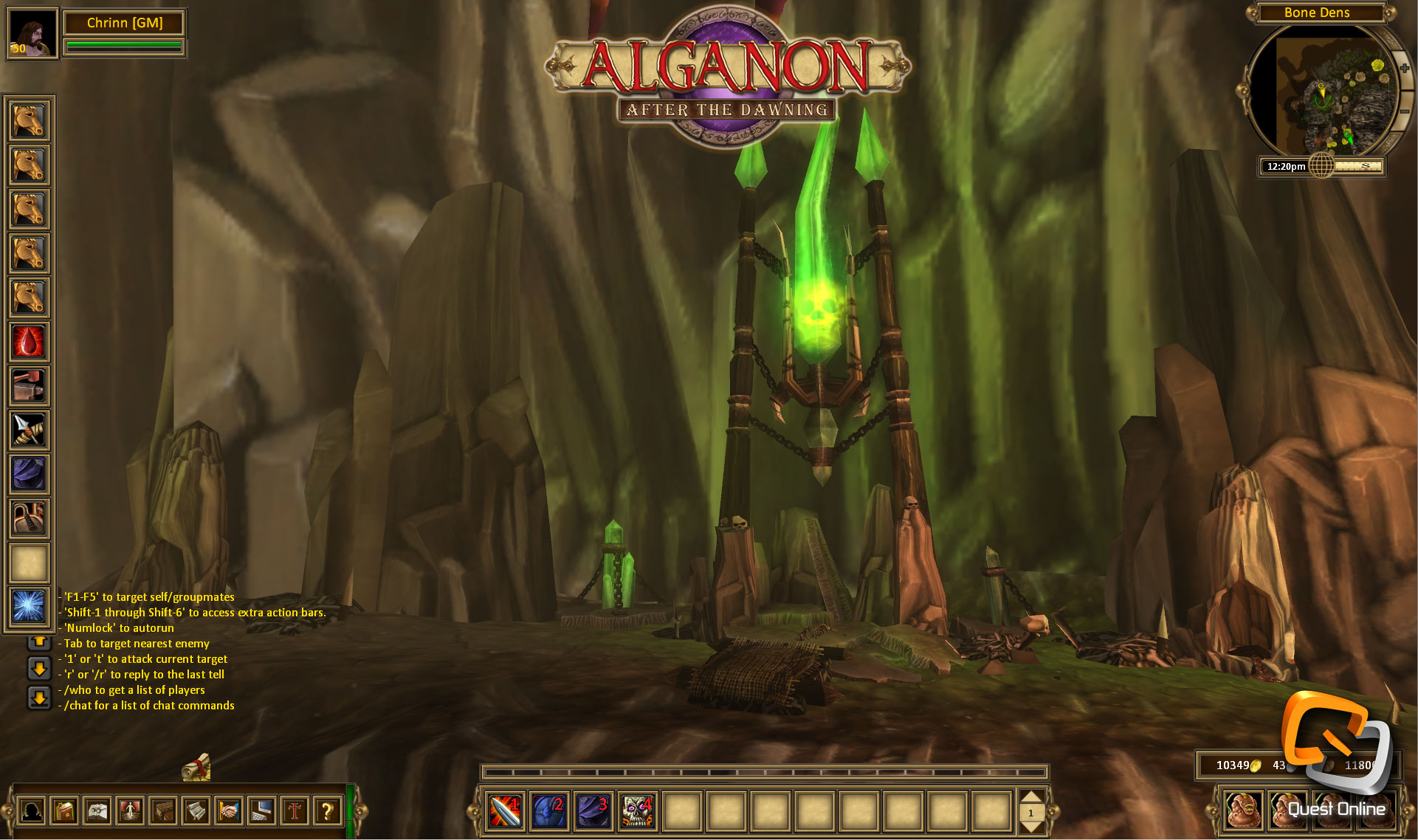
Task: Toggle the red crucifix icon in the menu bar
Action: 294,811
